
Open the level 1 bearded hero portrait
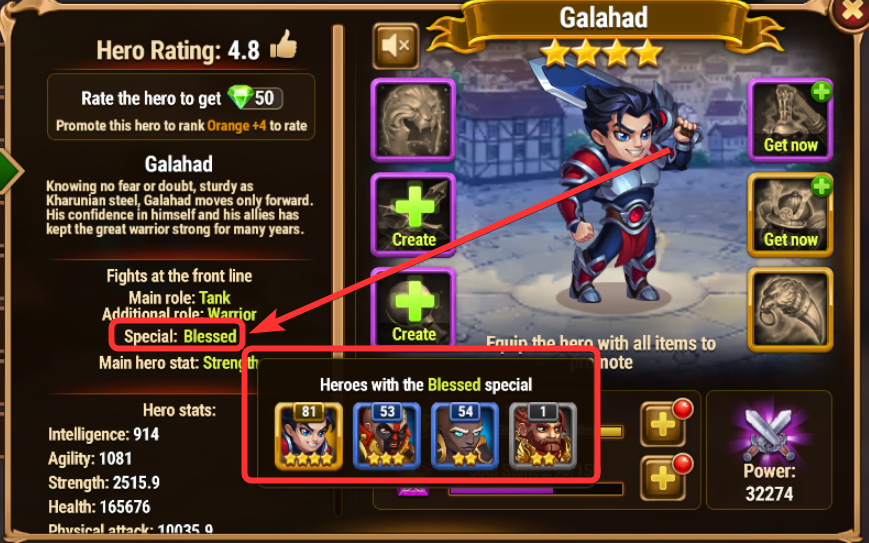point(543,435)
